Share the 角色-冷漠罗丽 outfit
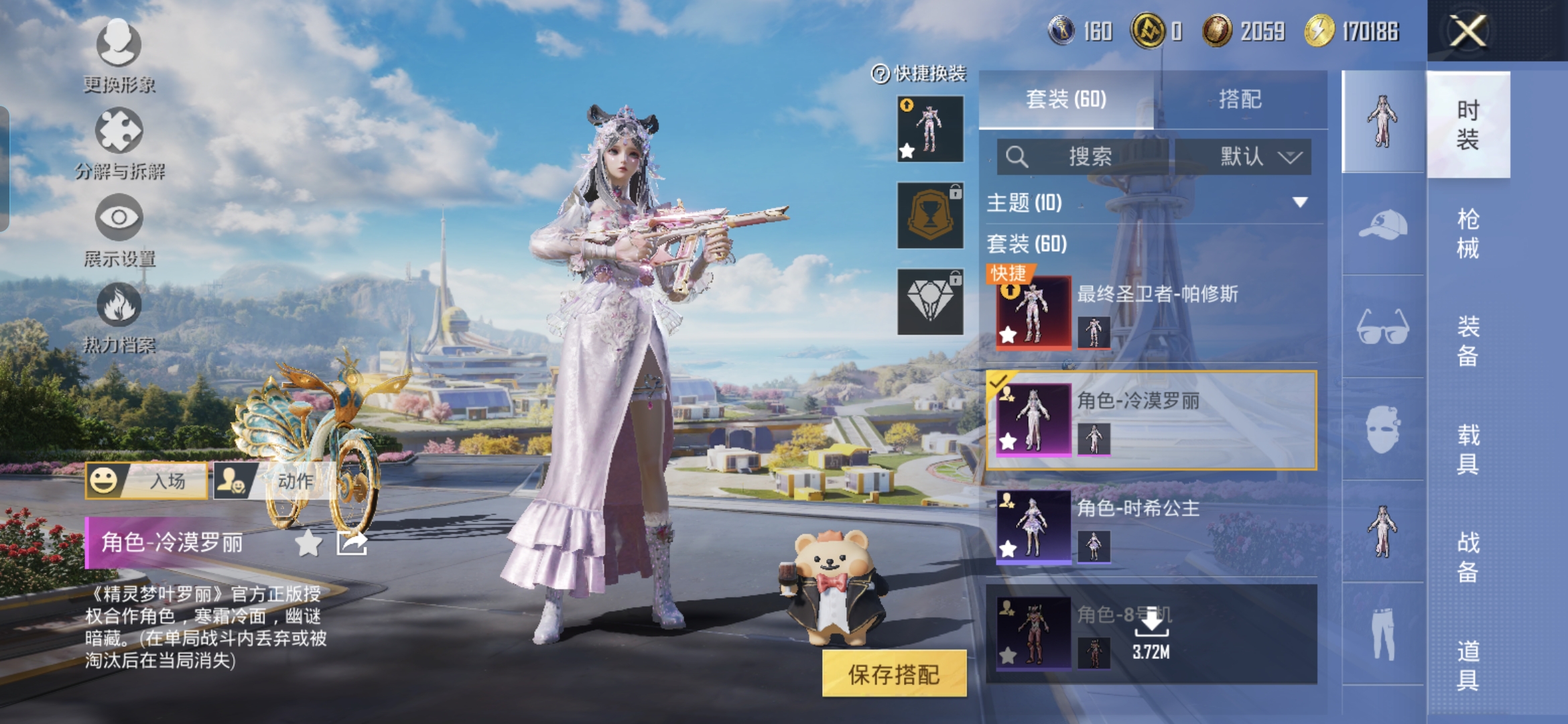This screenshot has width=1568, height=724. pos(352,543)
